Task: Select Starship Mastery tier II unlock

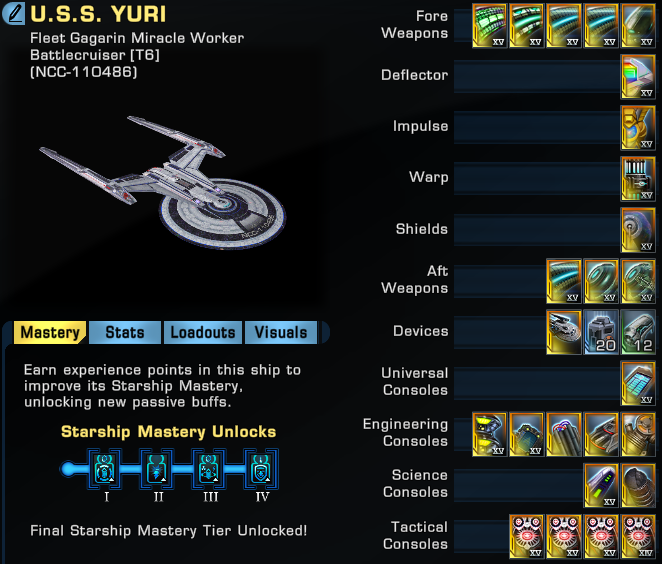Action: point(158,467)
